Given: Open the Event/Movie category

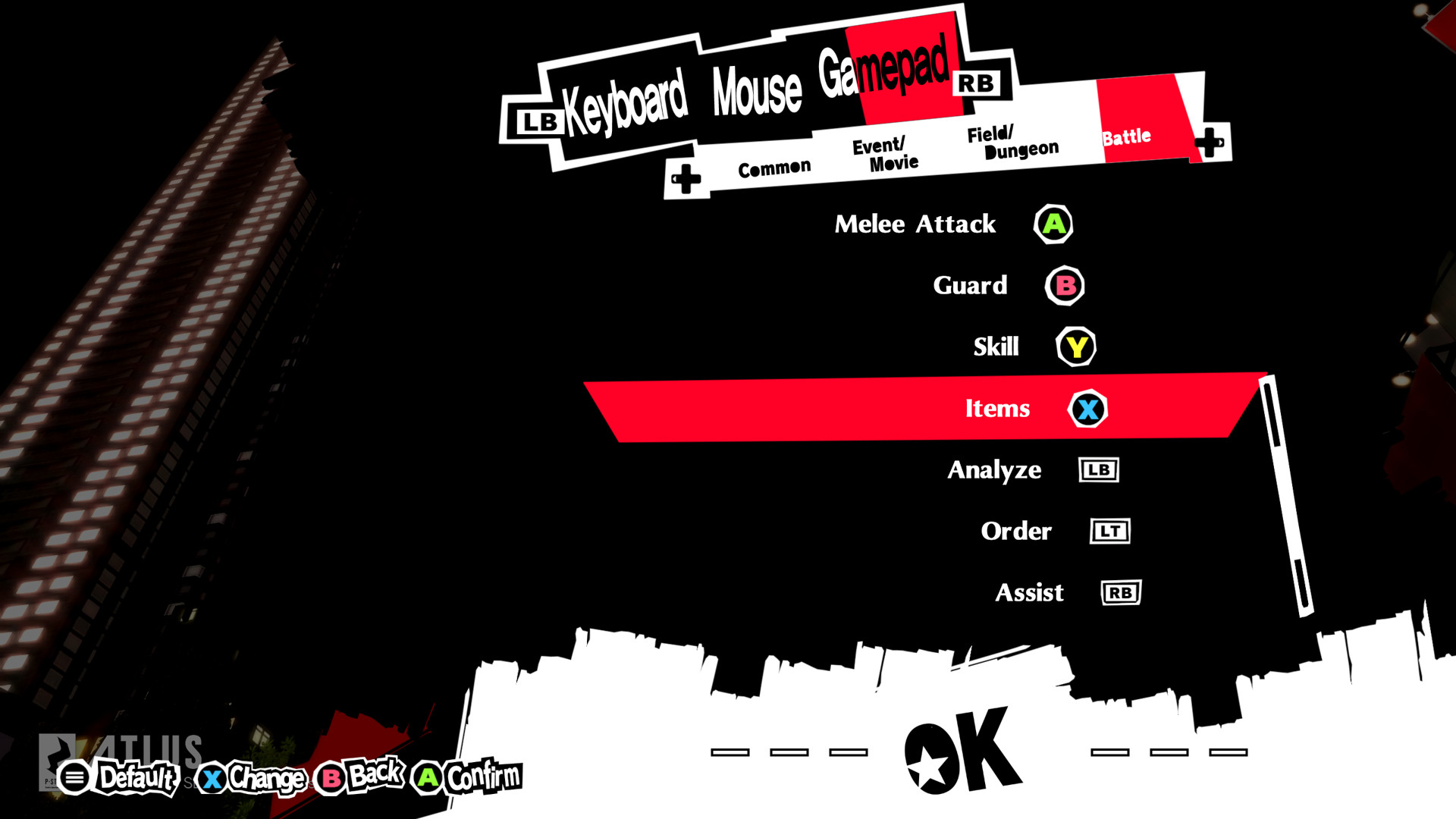Looking at the screenshot, I should pyautogui.click(x=884, y=152).
